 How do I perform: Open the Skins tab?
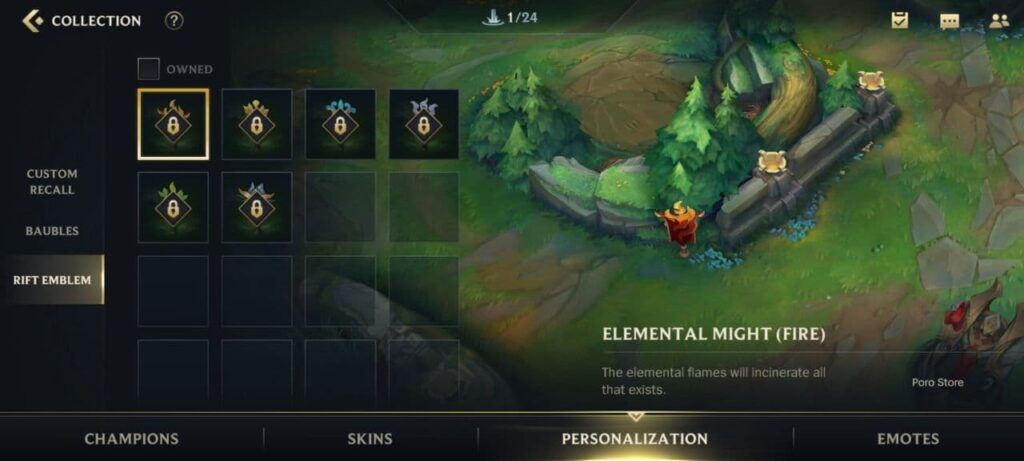(369, 438)
